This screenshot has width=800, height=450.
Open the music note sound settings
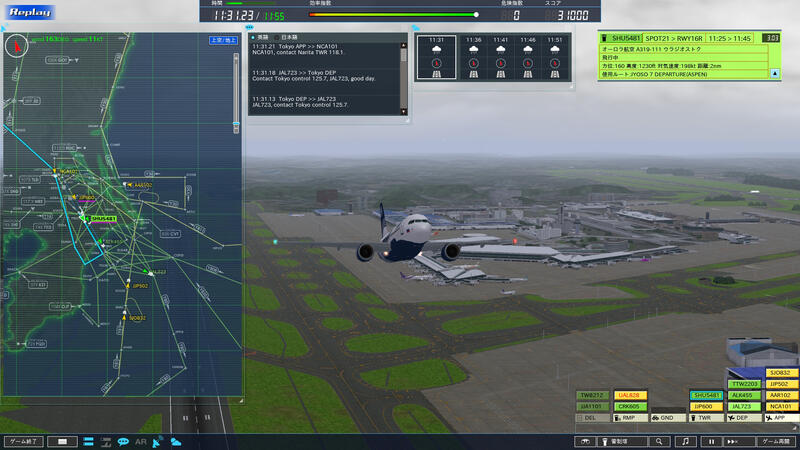pyautogui.click(x=686, y=441)
